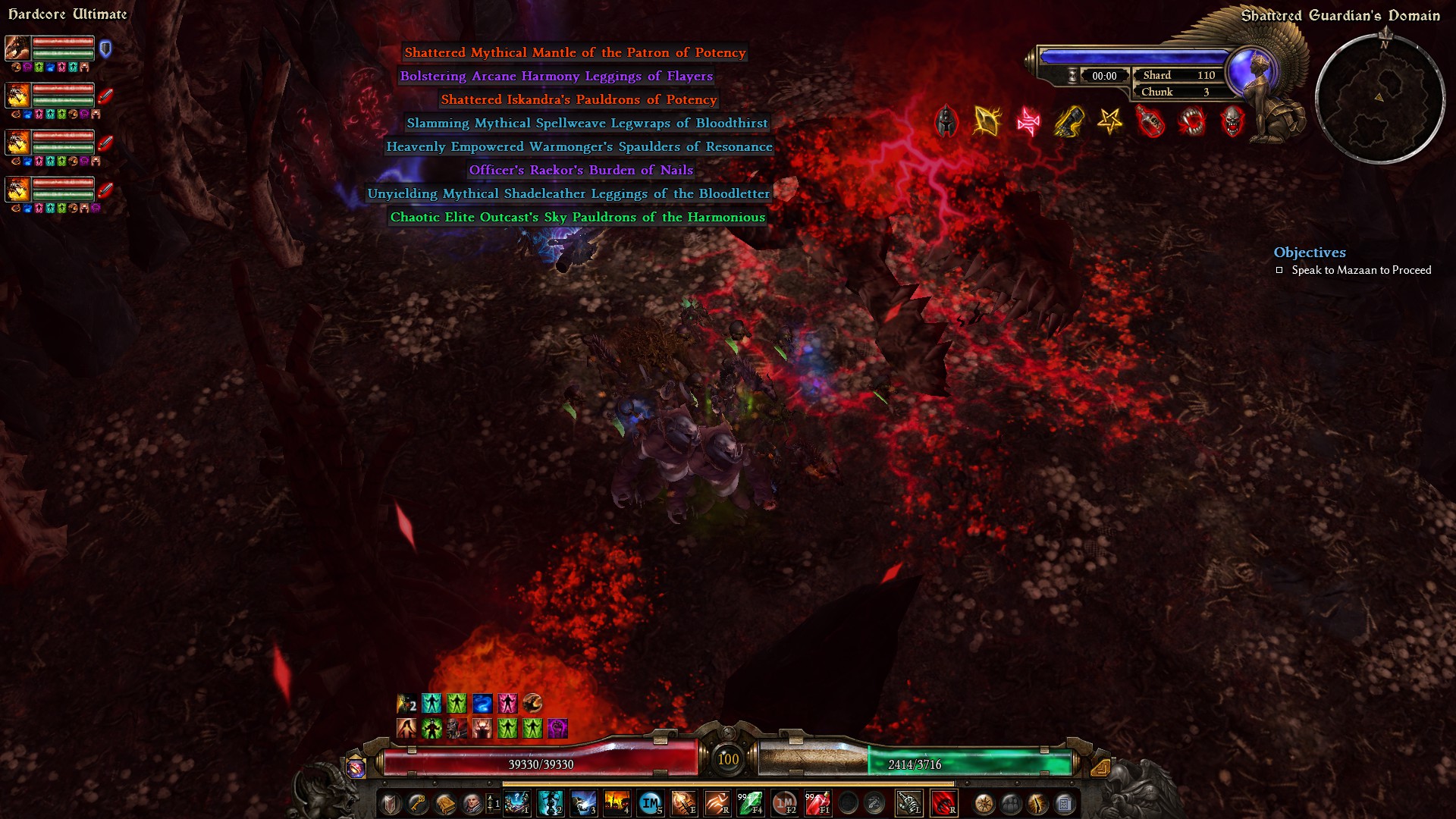This screenshot has width=1456, height=819.
Task: Open the circular minimap
Action: coord(1379,99)
